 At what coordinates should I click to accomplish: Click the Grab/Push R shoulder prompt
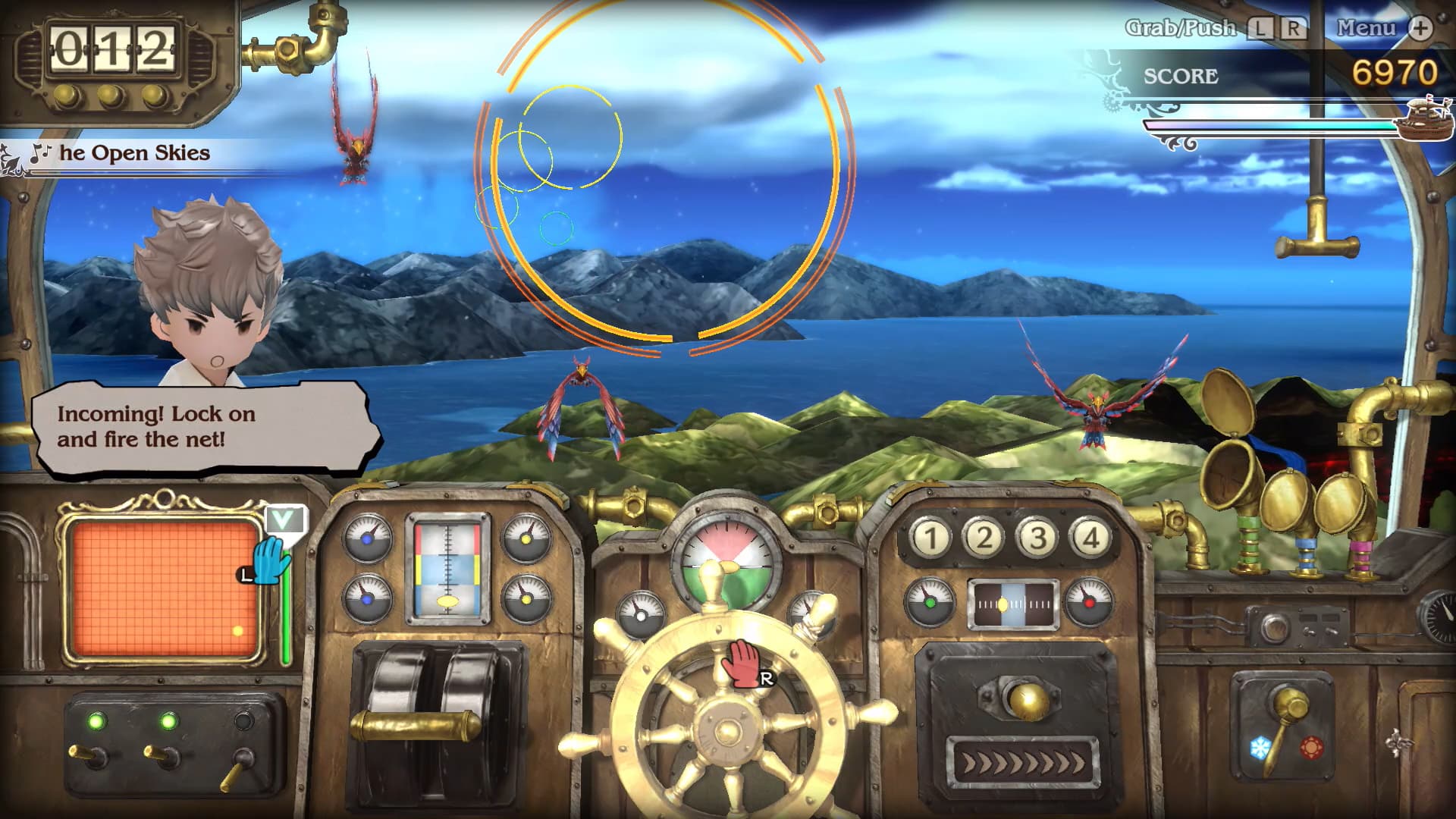coord(1294,28)
